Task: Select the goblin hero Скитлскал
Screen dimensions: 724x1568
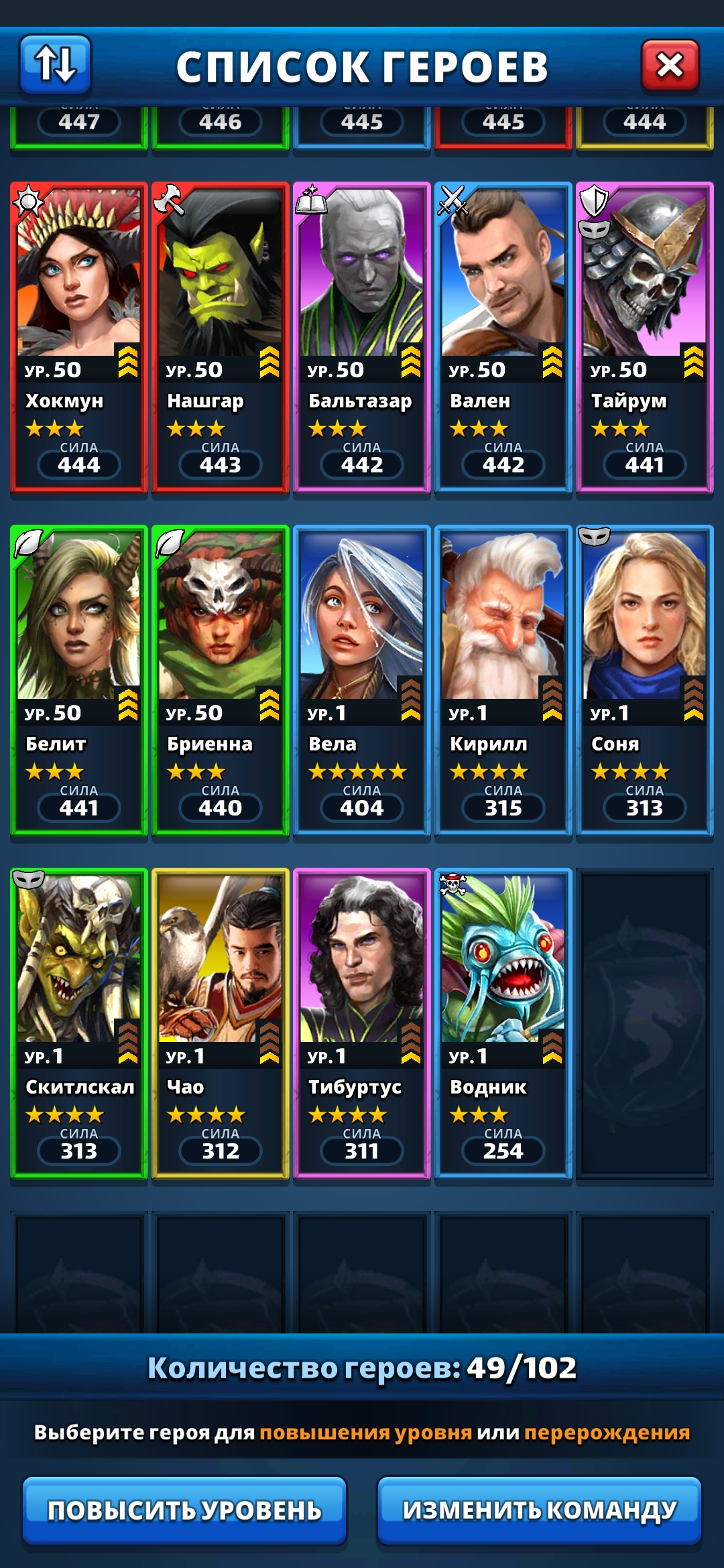Action: (x=78, y=1021)
